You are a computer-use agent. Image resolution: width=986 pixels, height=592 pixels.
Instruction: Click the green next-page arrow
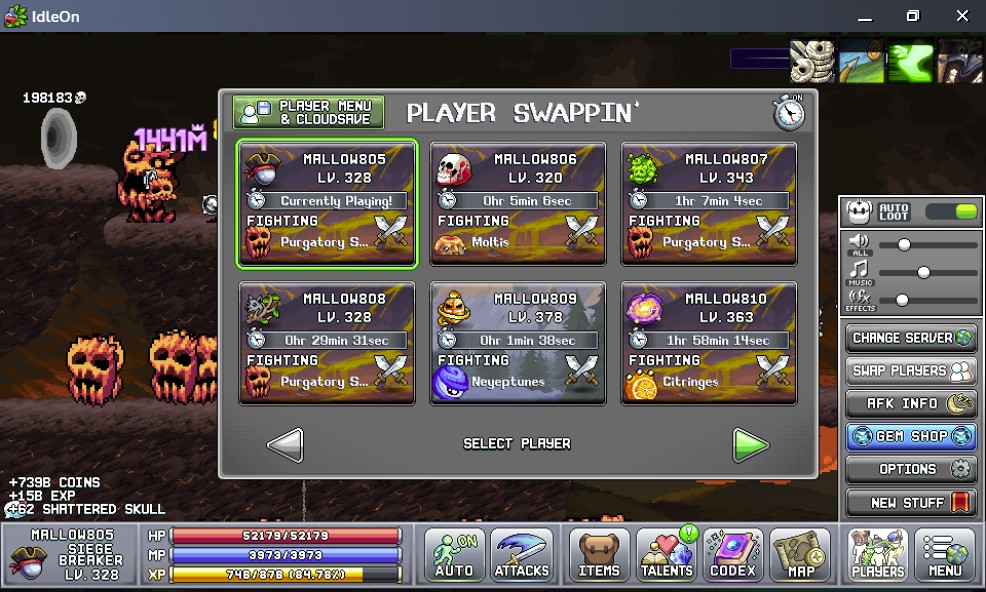[750, 445]
